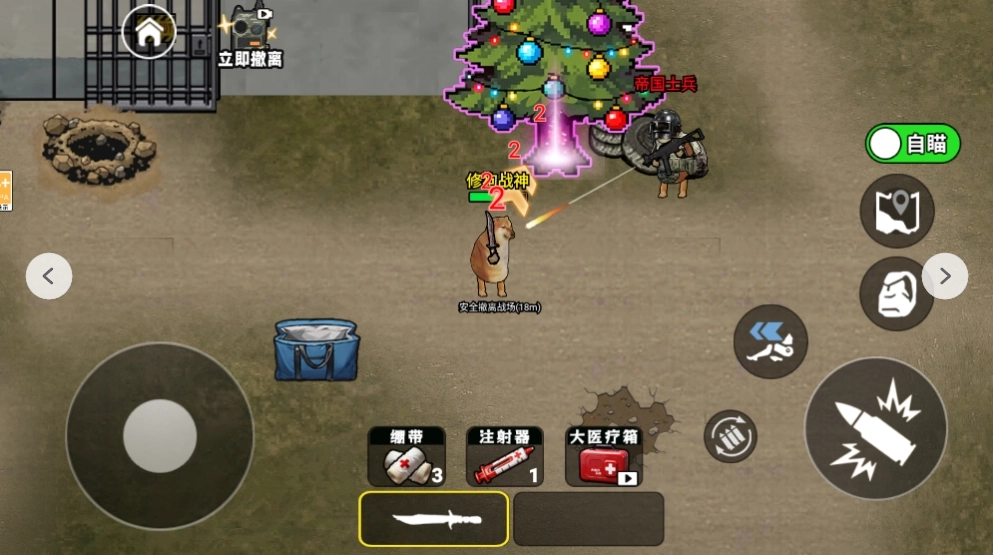Select the combat knife weapon slot

coord(434,518)
